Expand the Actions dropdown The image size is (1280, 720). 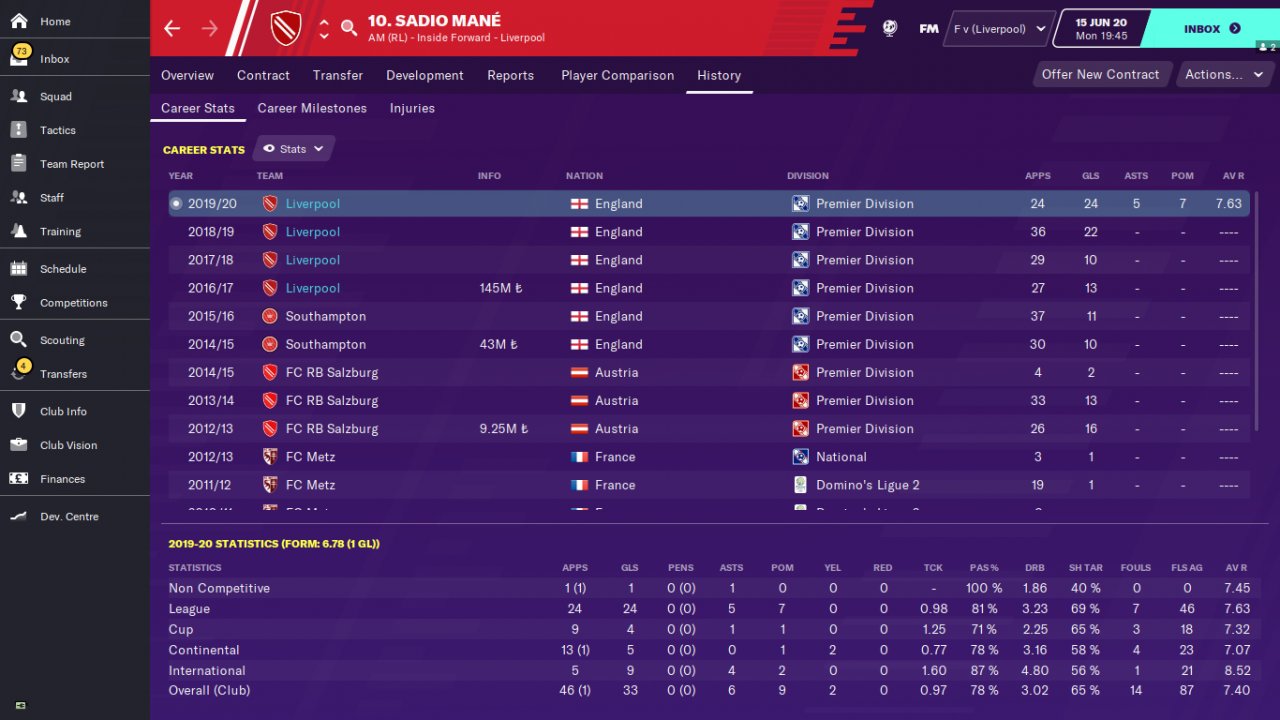(1224, 74)
